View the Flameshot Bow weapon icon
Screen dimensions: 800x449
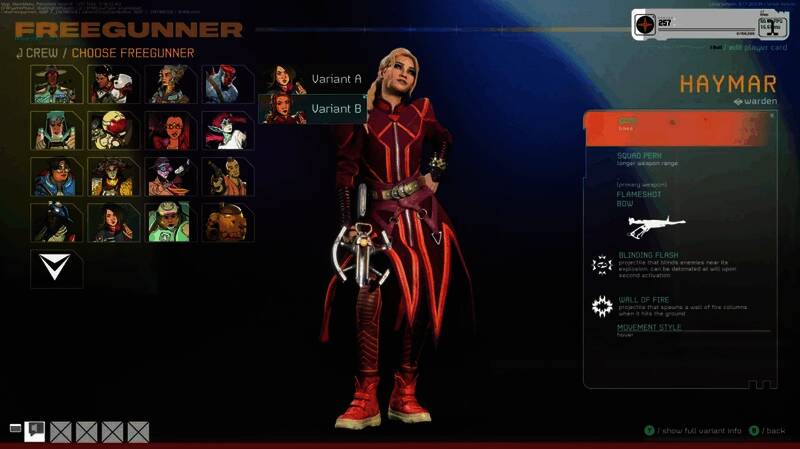(656, 227)
